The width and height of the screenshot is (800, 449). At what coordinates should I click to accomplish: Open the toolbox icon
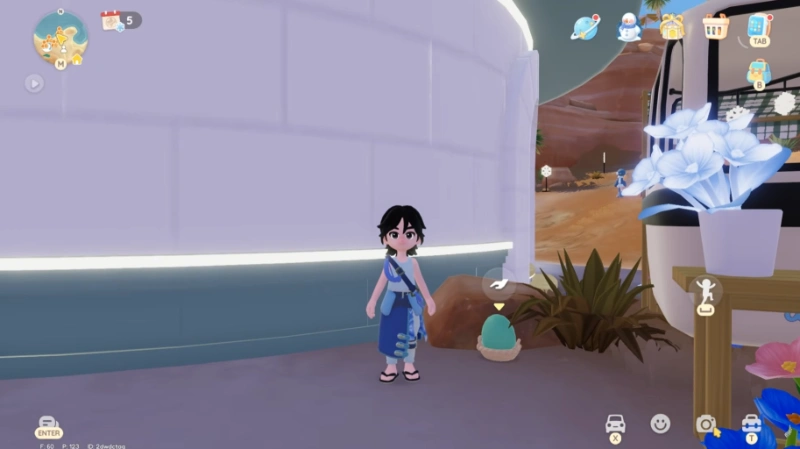point(751,424)
